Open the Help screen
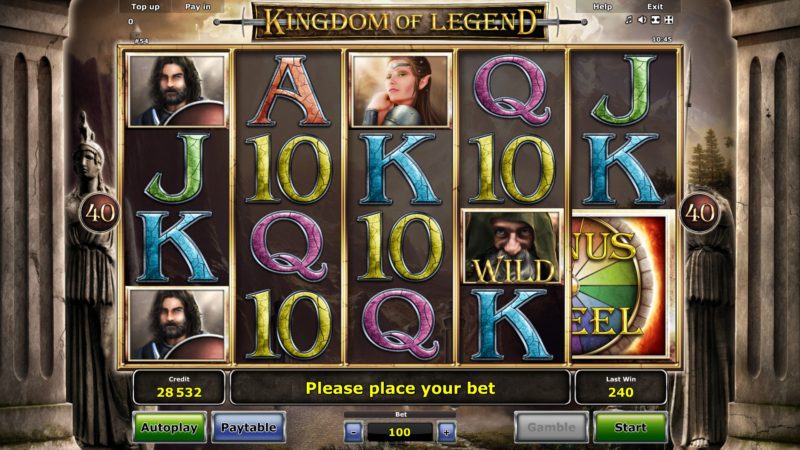This screenshot has width=800, height=450. click(x=602, y=6)
